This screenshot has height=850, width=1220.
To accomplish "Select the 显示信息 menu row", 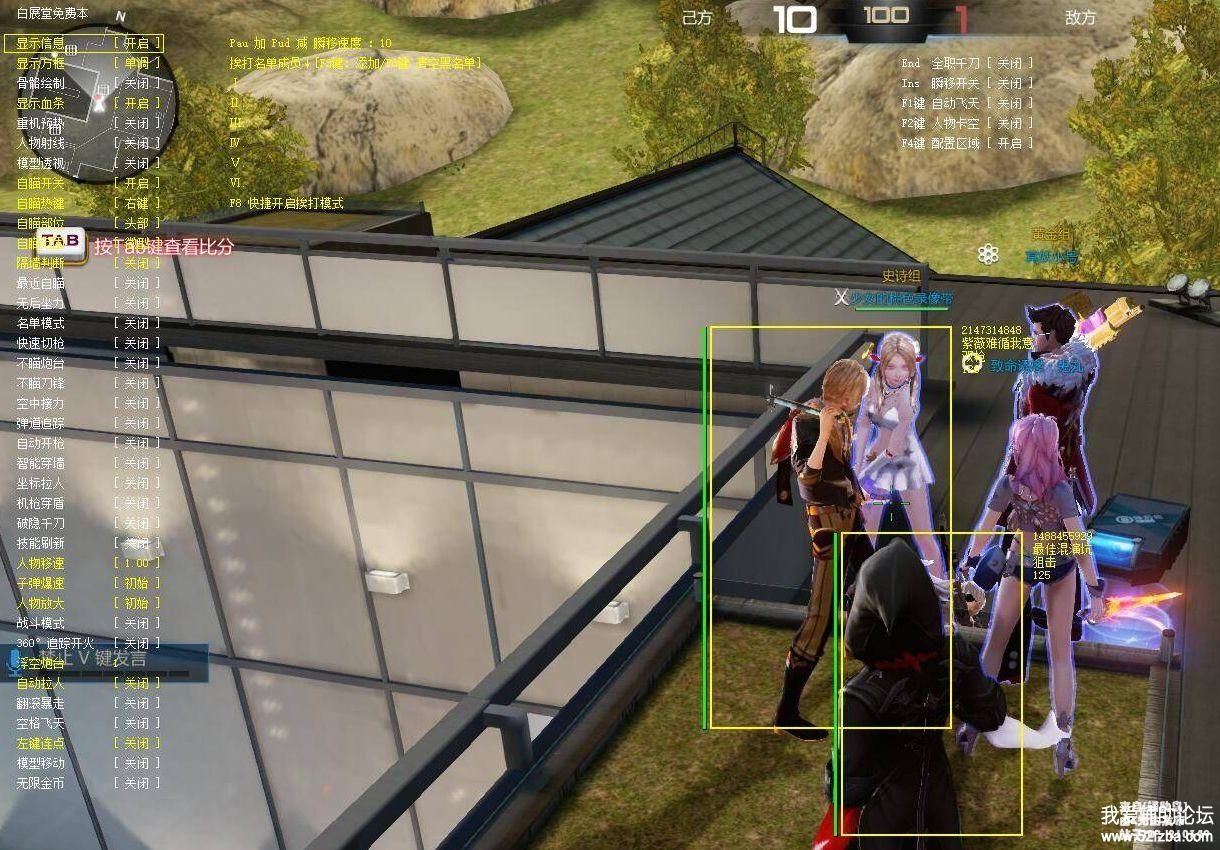I will click(85, 43).
